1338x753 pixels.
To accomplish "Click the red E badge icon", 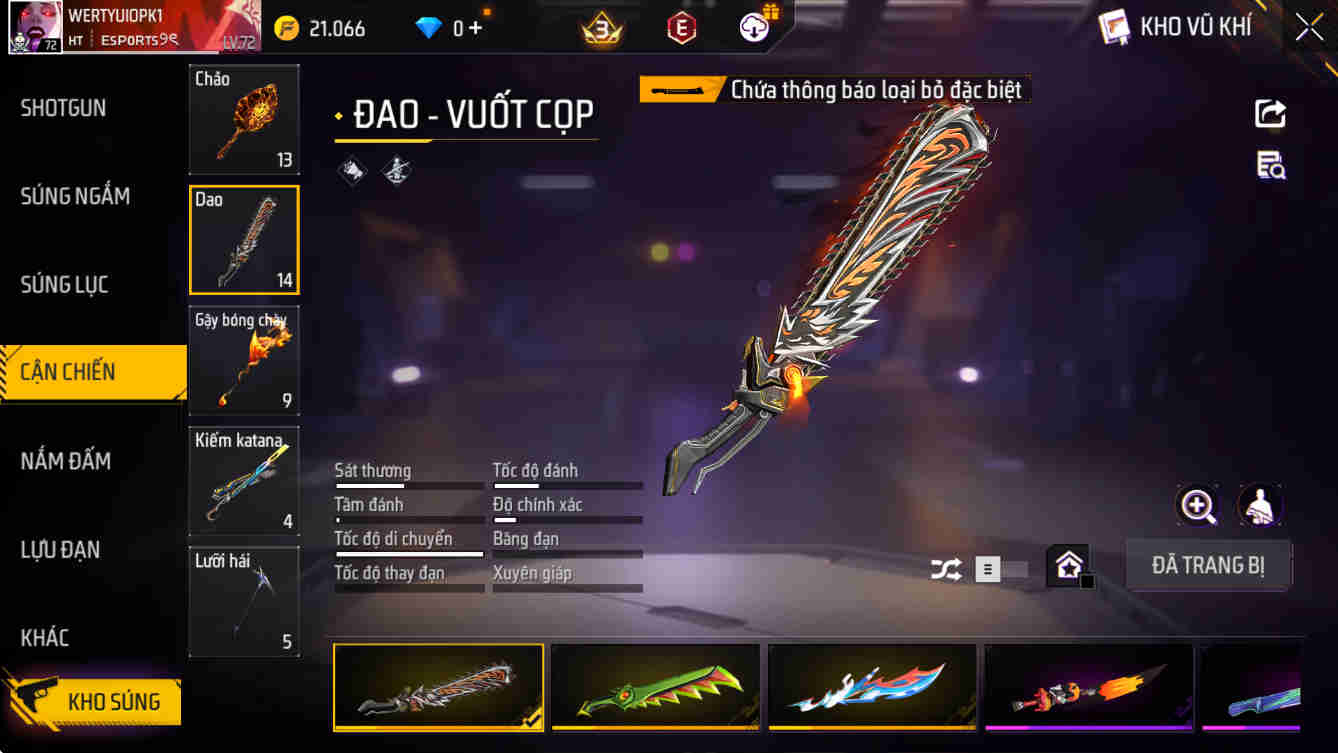I will (x=683, y=27).
